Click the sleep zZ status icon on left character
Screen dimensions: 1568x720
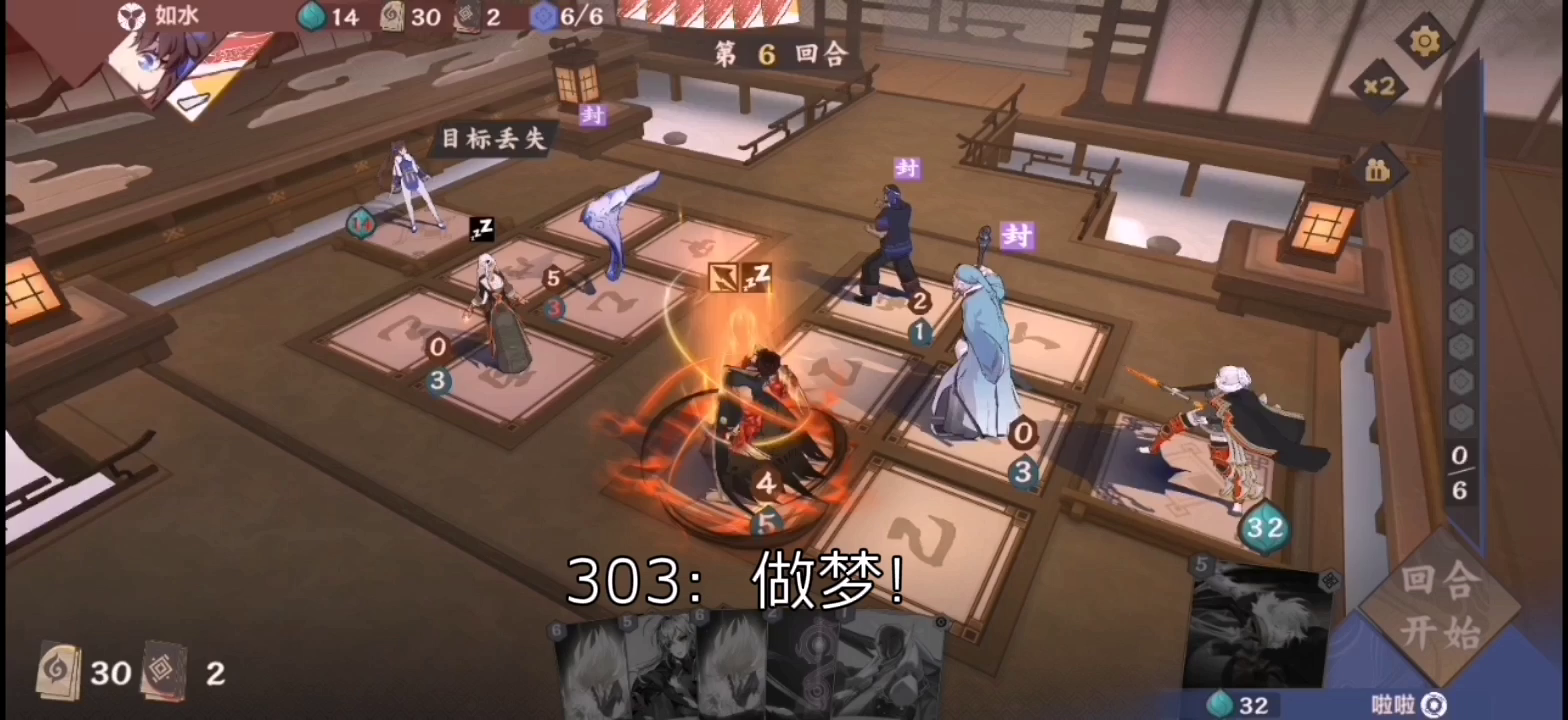(x=480, y=230)
